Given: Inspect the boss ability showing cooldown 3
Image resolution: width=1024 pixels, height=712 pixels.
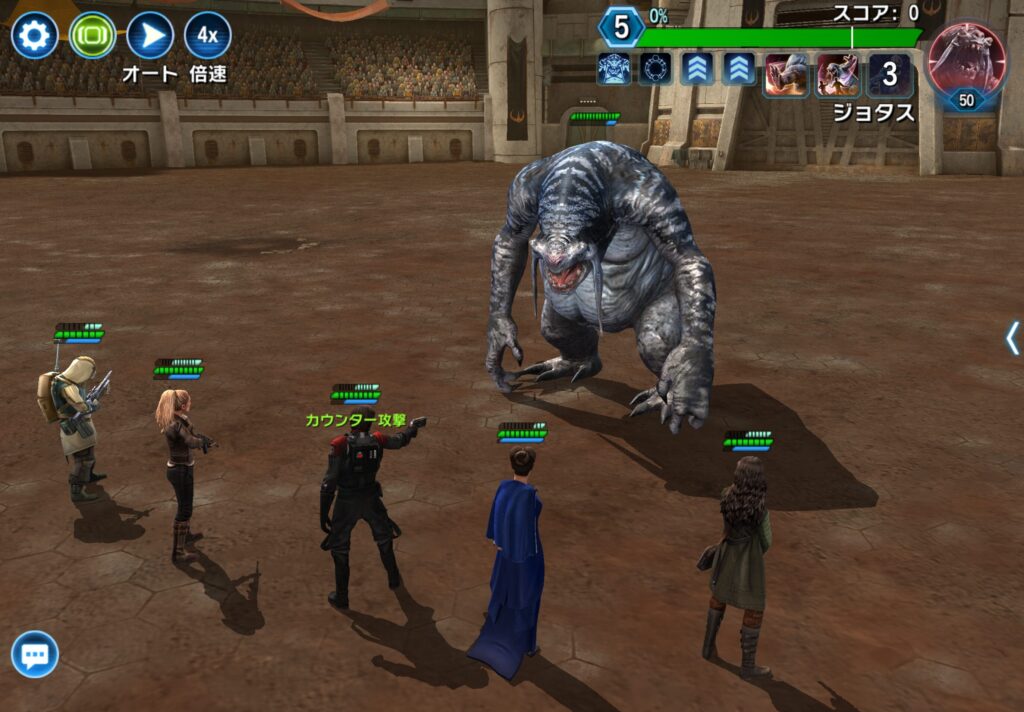Looking at the screenshot, I should point(889,75).
